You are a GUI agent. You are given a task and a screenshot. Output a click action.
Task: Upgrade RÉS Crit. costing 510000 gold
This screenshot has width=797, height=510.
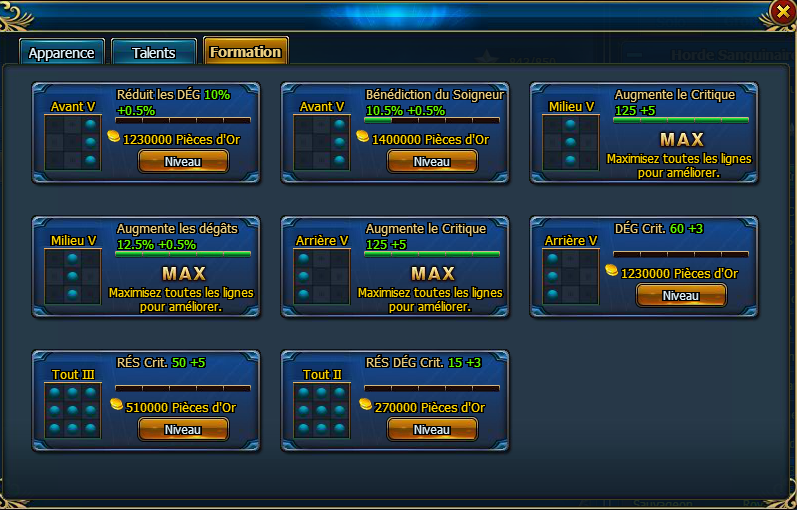pyautogui.click(x=182, y=430)
